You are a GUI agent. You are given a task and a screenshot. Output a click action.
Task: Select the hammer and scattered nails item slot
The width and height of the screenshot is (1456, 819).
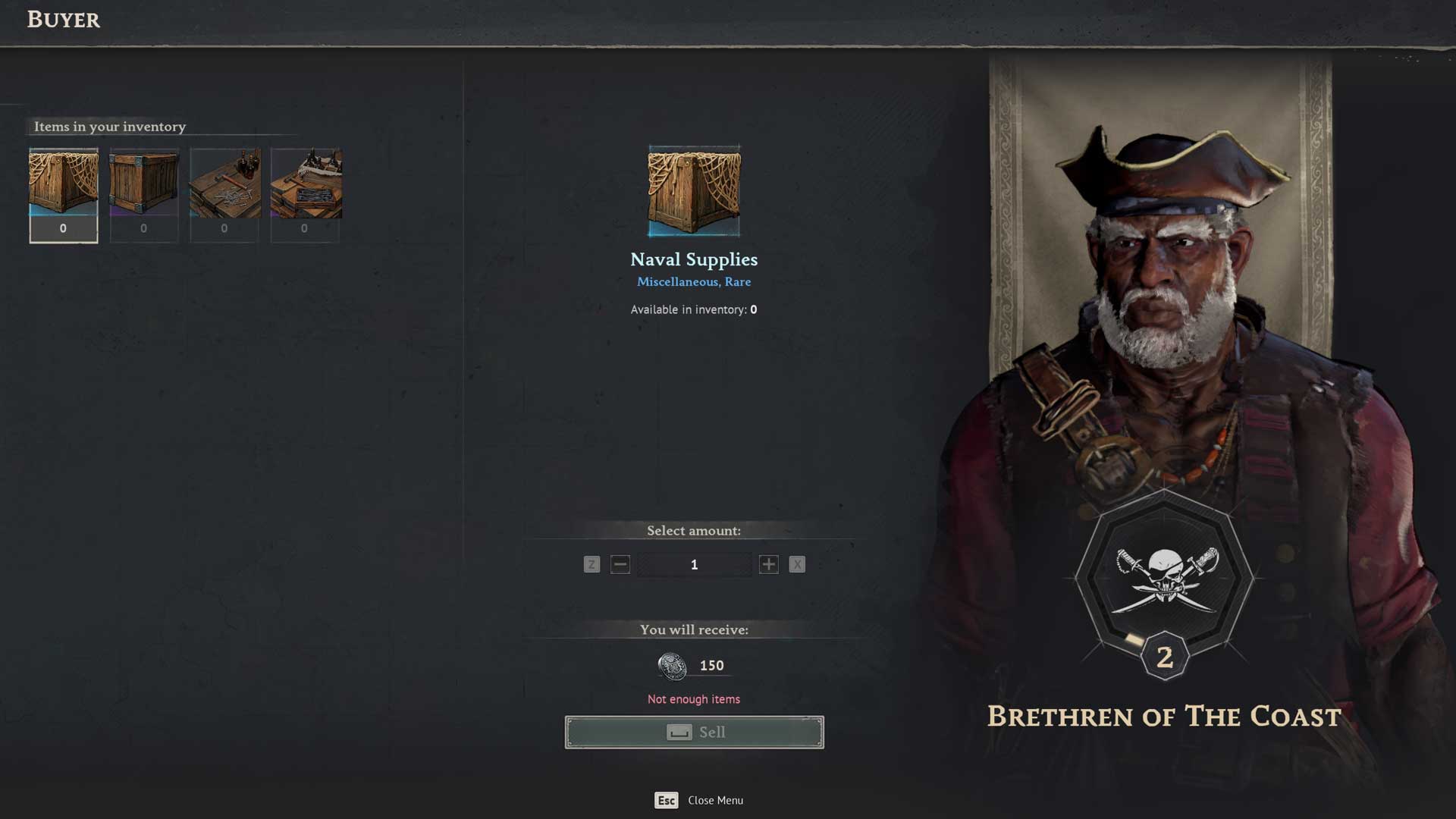[224, 194]
